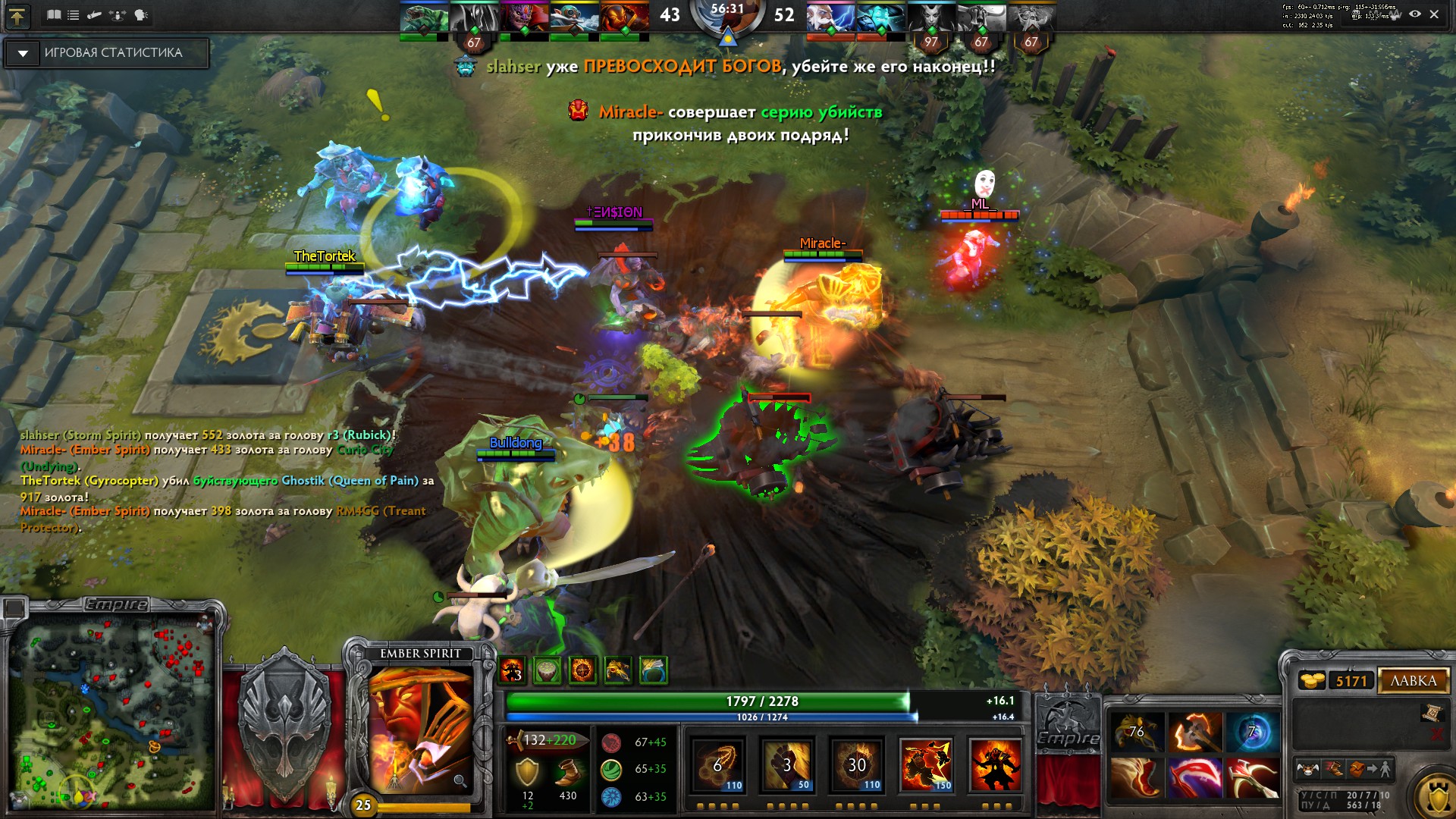Use the Linken's Sphere blue orb item
Image resolution: width=1456 pixels, height=819 pixels.
[x=1251, y=732]
